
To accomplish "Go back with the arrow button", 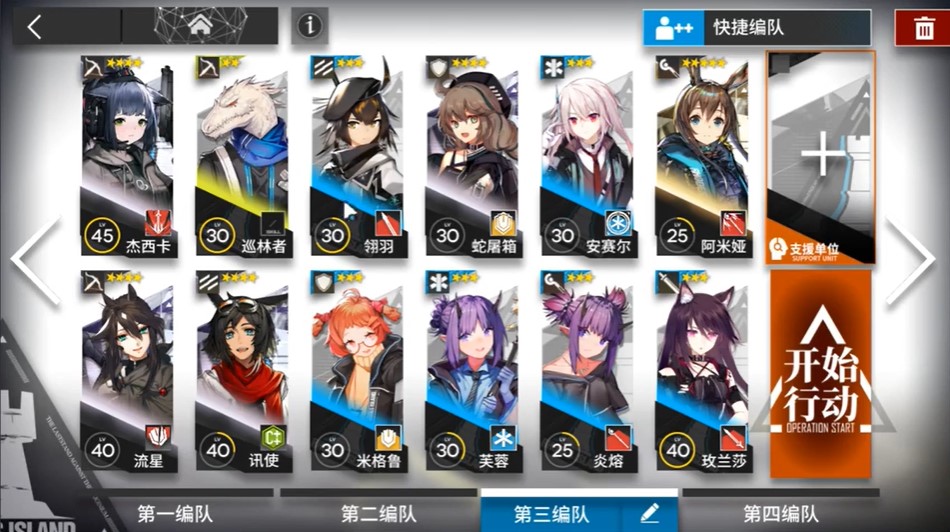I will (36, 27).
